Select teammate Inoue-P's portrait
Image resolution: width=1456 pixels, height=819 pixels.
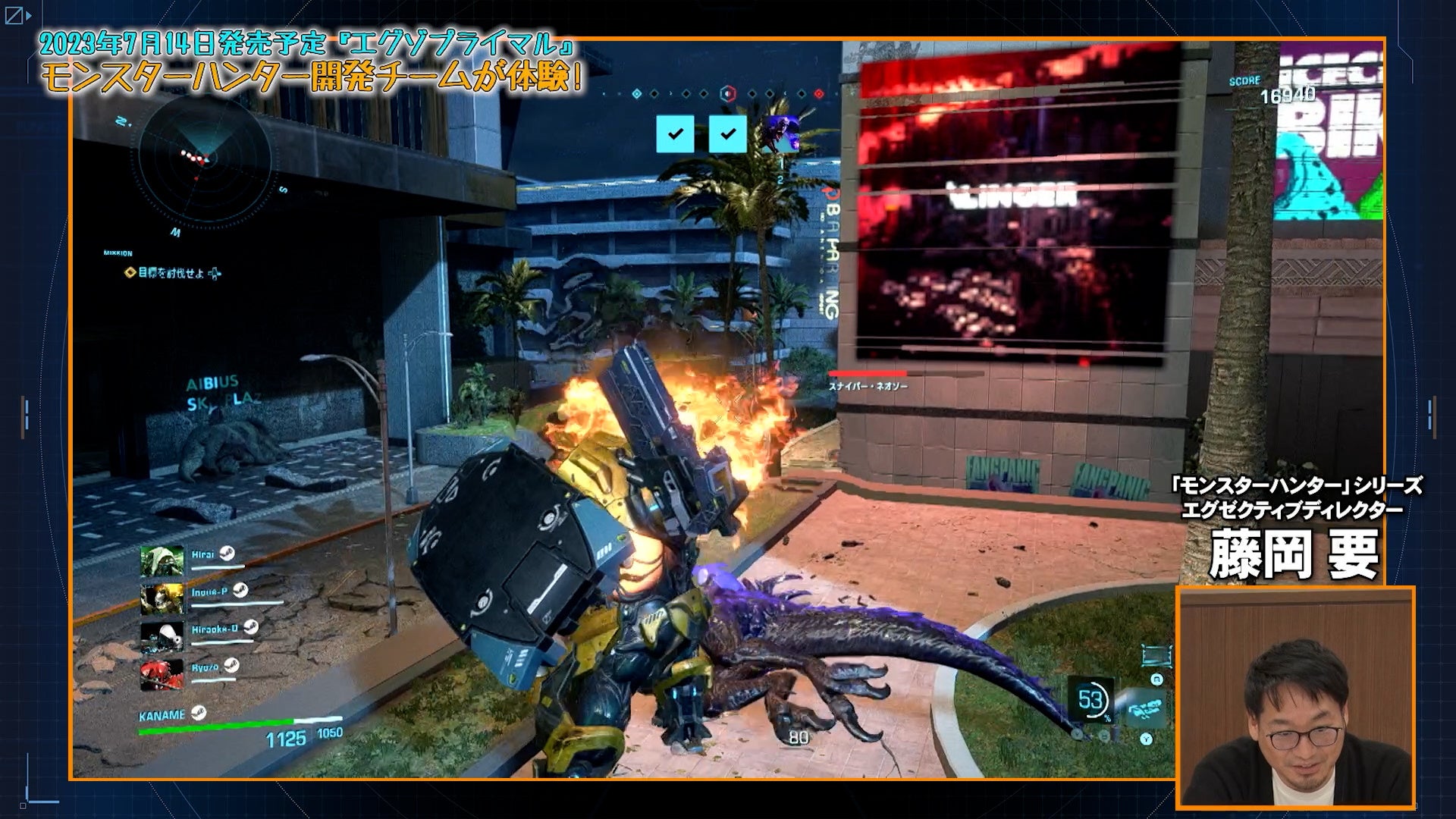pos(162,599)
